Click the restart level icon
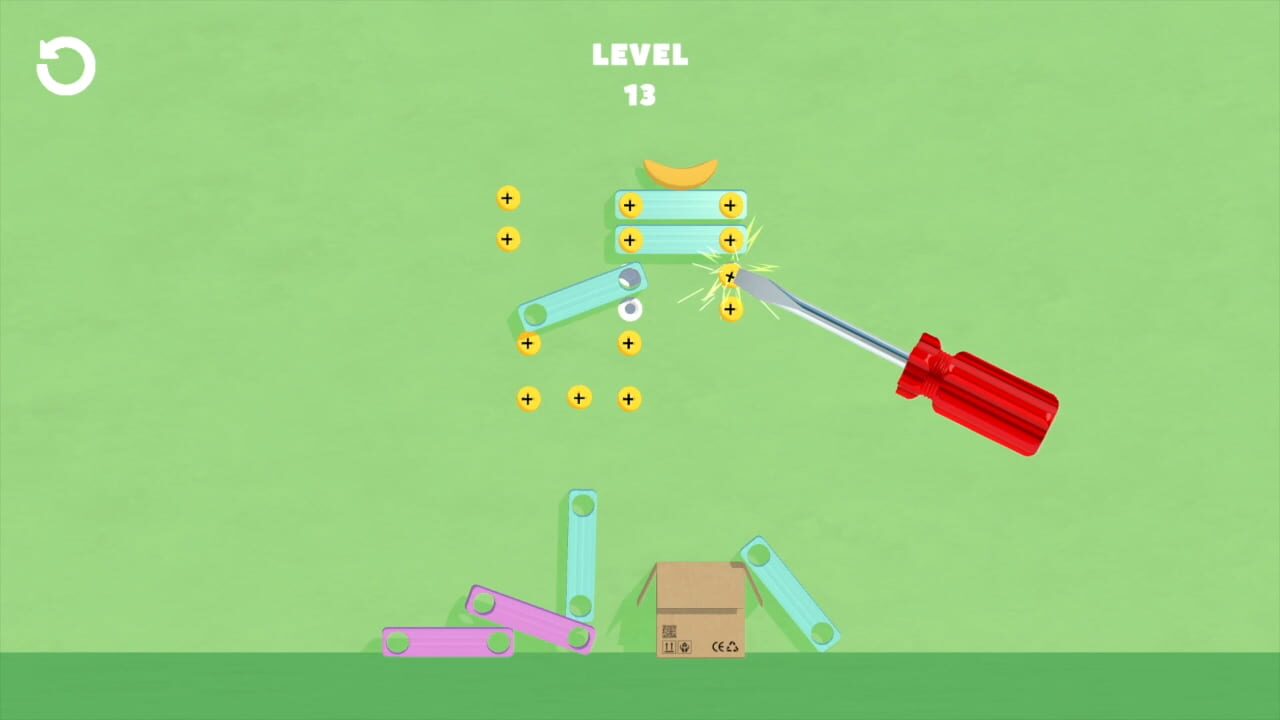The width and height of the screenshot is (1280, 720). click(x=64, y=64)
